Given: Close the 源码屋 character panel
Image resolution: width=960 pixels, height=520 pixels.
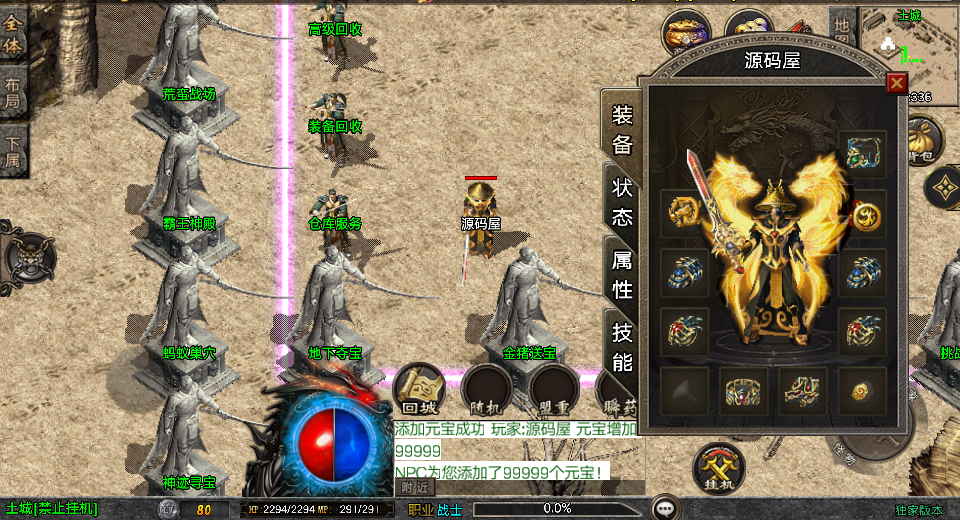Looking at the screenshot, I should tap(896, 83).
